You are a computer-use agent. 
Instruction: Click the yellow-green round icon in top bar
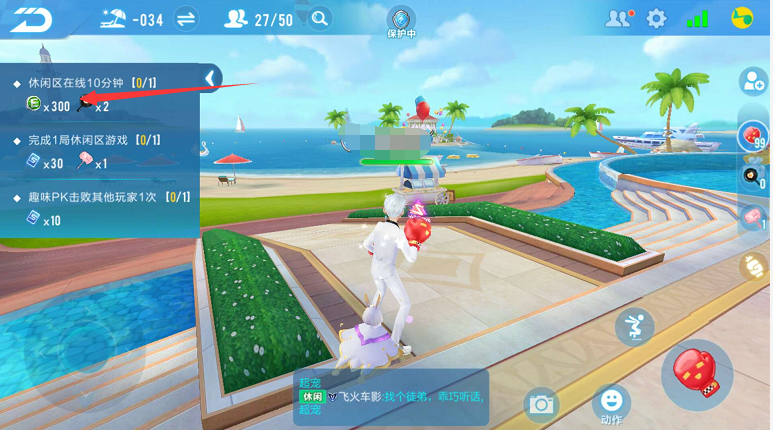click(x=741, y=18)
